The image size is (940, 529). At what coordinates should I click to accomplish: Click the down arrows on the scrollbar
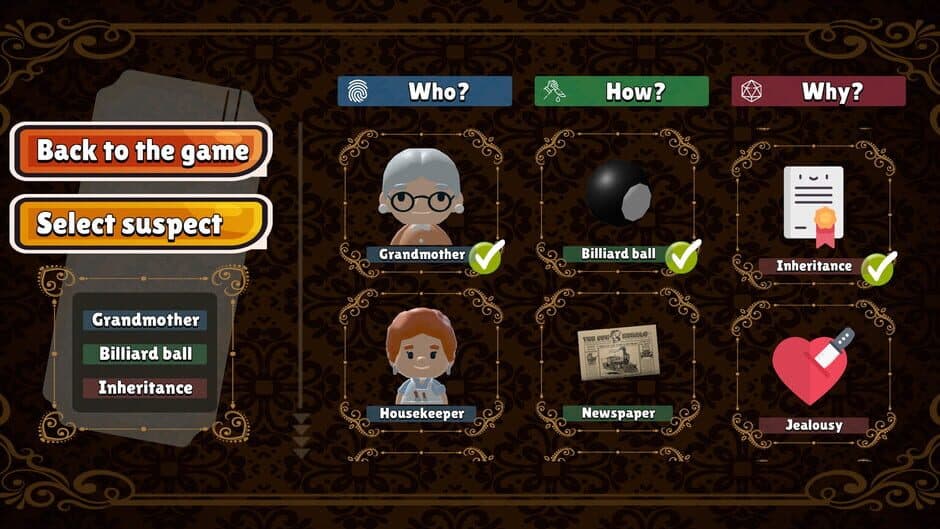coord(301,435)
